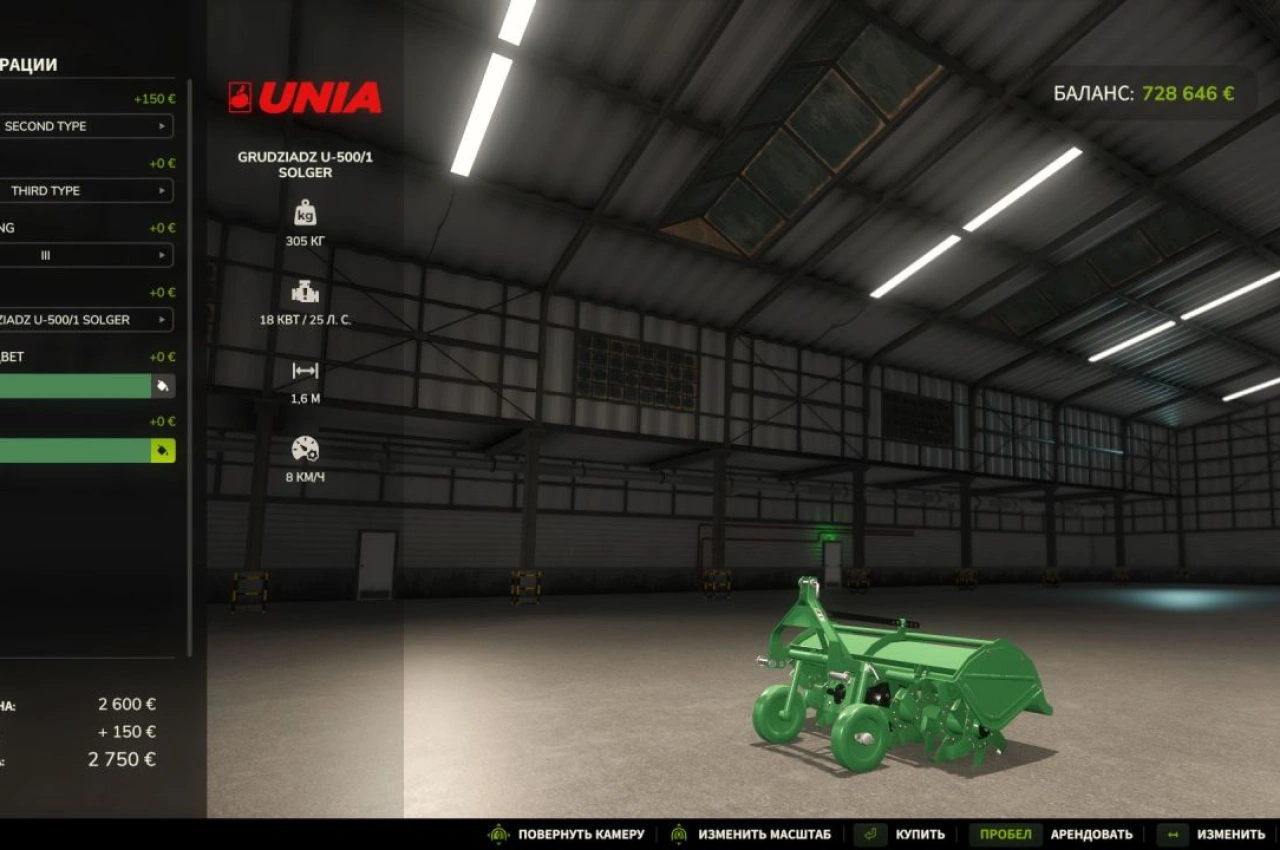Click the working width icon showing 1,6 М
The width and height of the screenshot is (1280, 850).
point(305,370)
